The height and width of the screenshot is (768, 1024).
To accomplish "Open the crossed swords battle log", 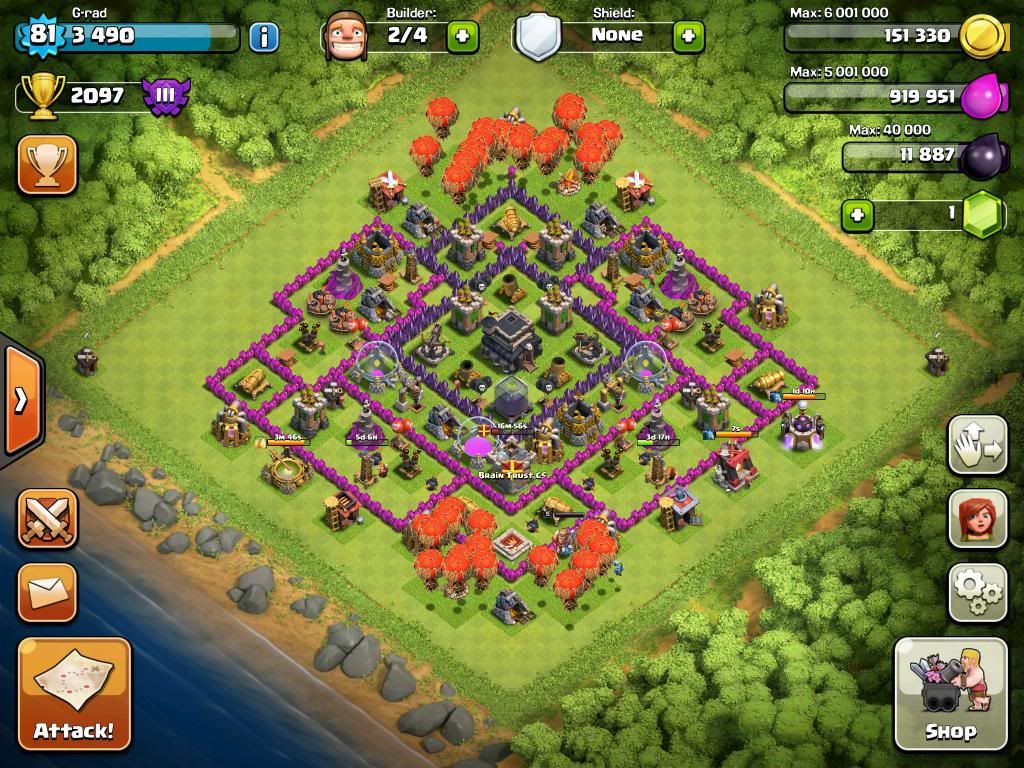I will (x=47, y=518).
